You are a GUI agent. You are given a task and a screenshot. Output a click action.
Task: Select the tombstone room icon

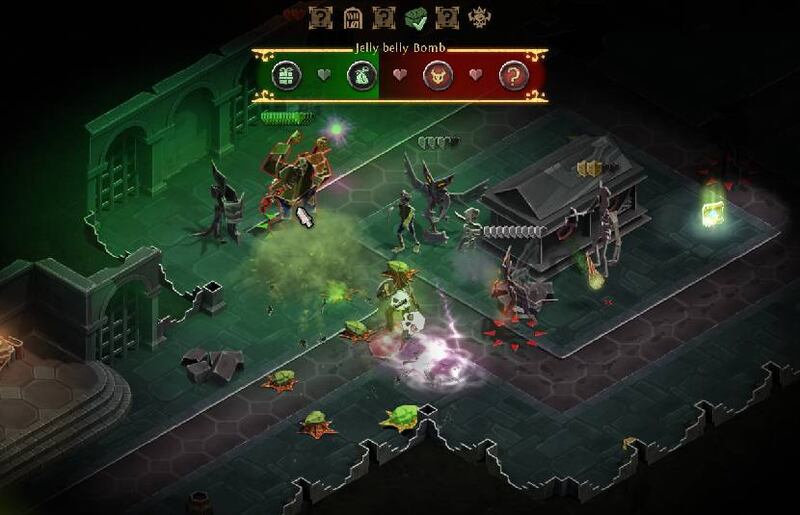click(x=352, y=17)
